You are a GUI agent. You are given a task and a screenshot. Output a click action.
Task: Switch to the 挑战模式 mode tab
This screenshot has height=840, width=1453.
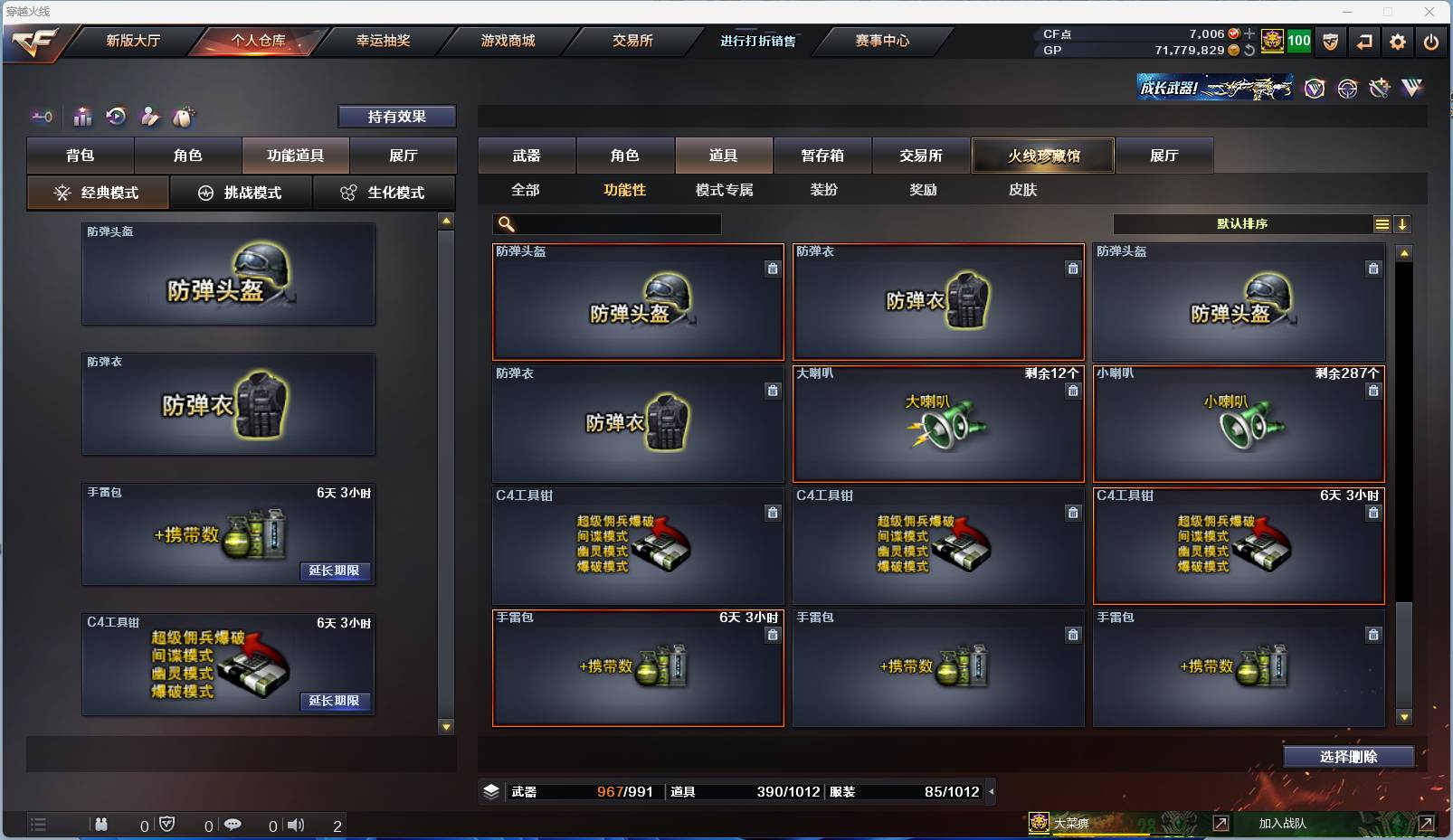242,193
